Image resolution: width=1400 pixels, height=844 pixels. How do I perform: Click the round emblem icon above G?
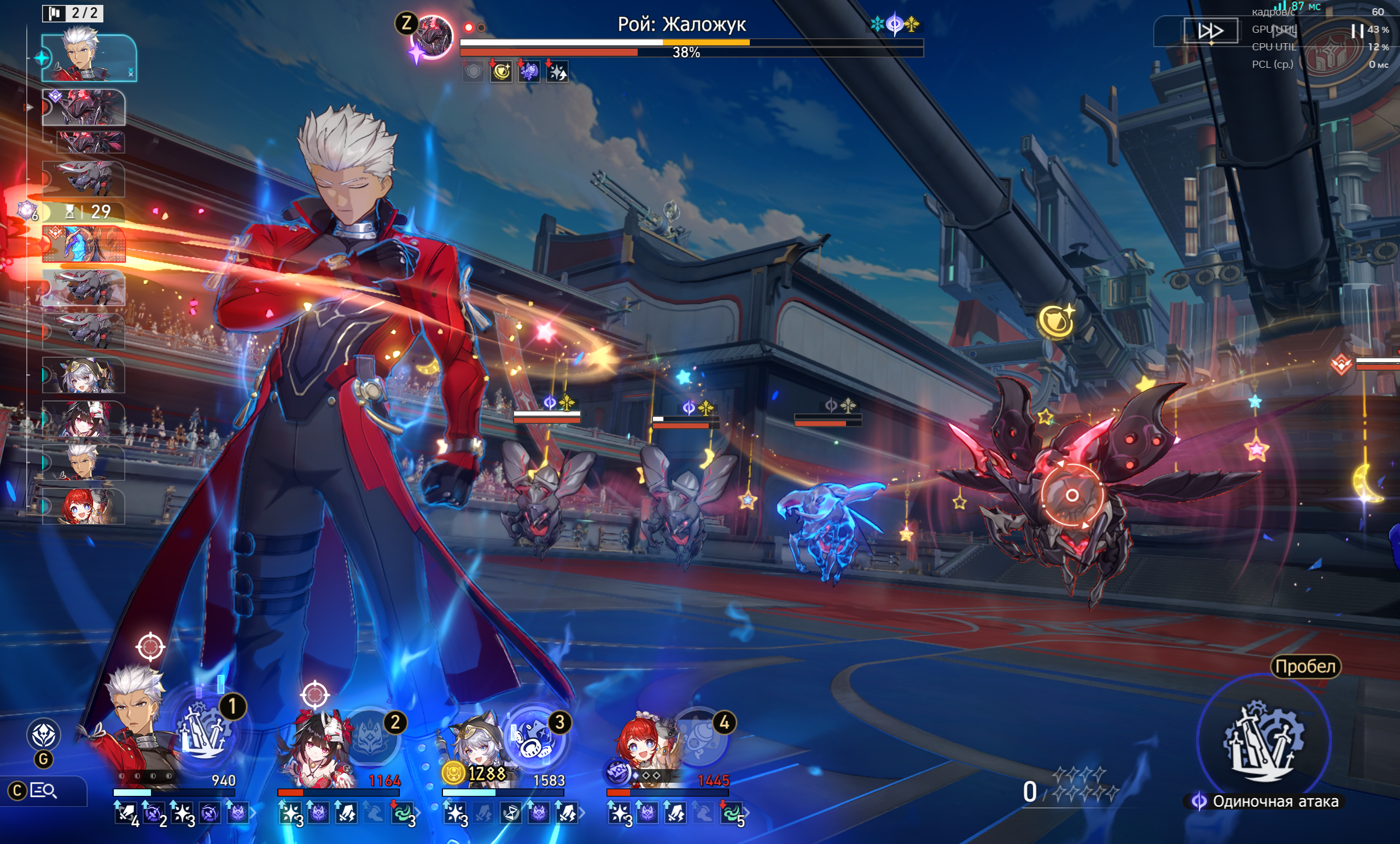[x=44, y=734]
